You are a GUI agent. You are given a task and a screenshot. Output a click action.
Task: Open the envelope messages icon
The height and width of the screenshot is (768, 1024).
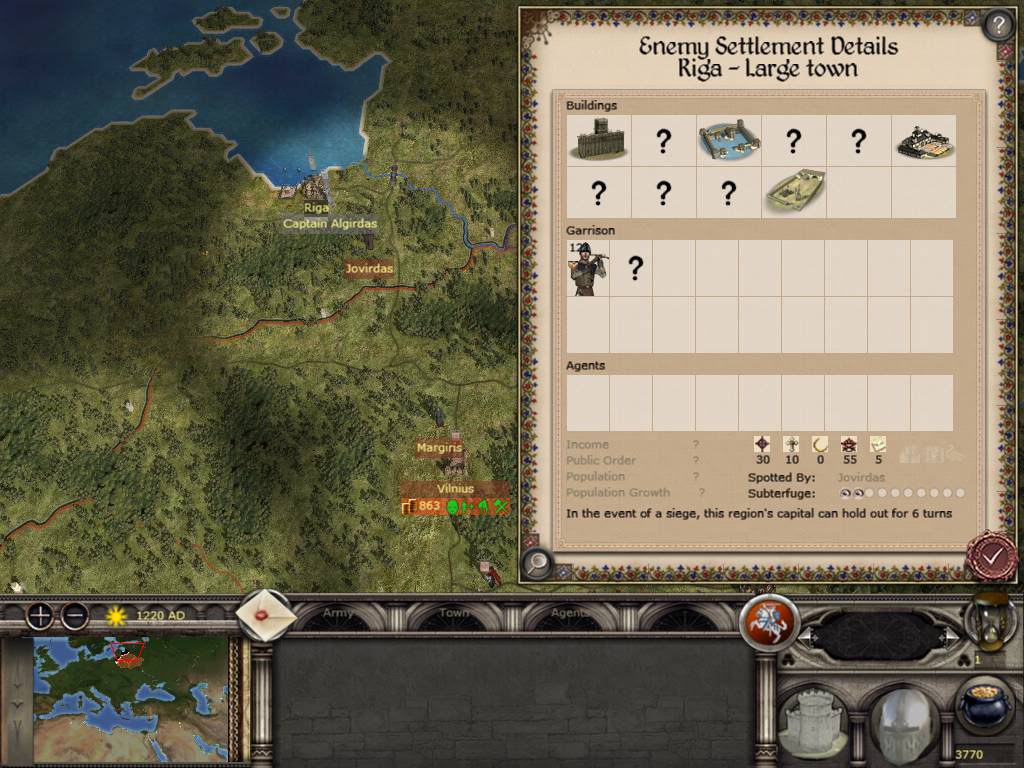[267, 616]
